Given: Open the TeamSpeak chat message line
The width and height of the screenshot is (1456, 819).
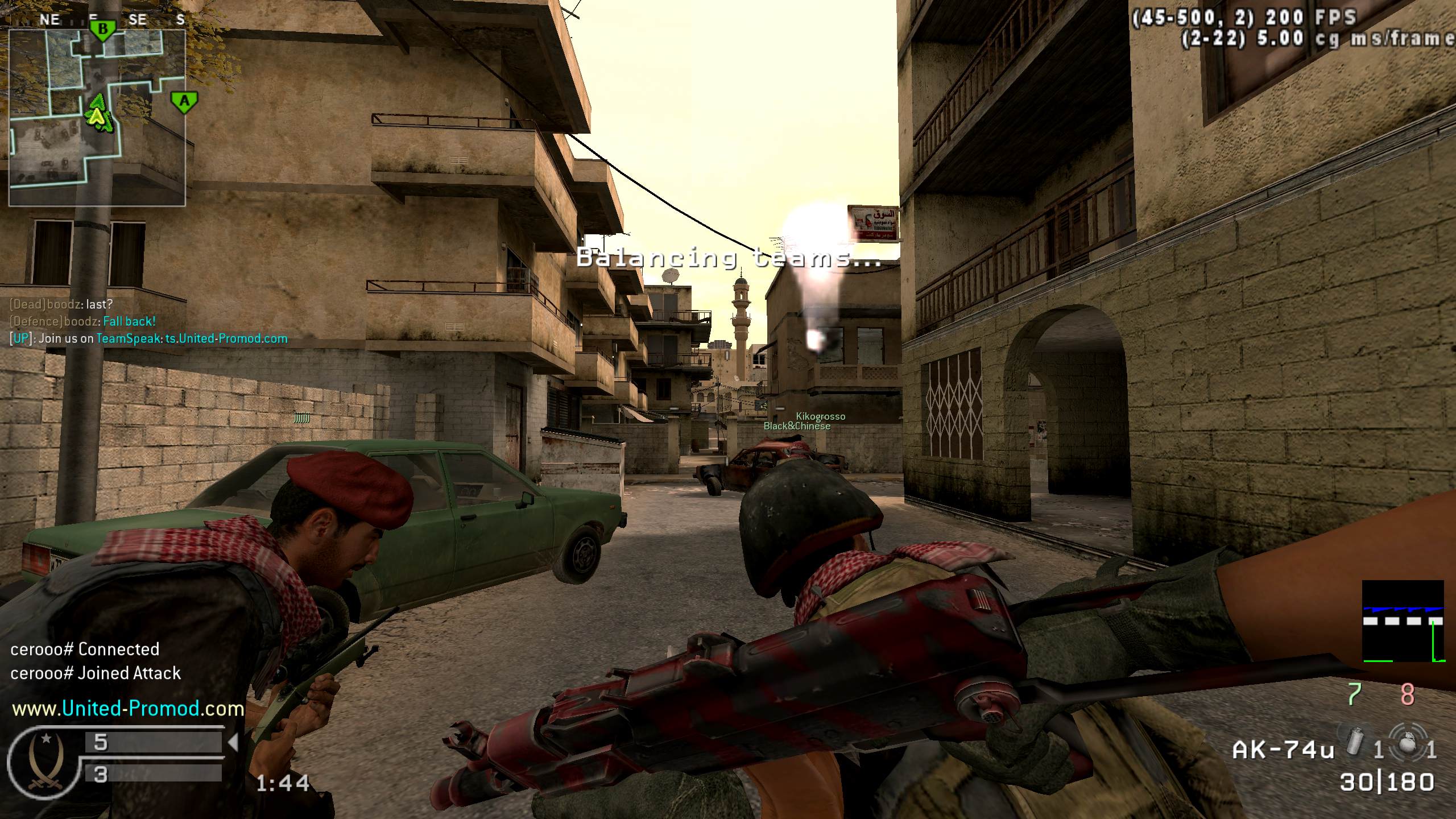Looking at the screenshot, I should tap(149, 339).
